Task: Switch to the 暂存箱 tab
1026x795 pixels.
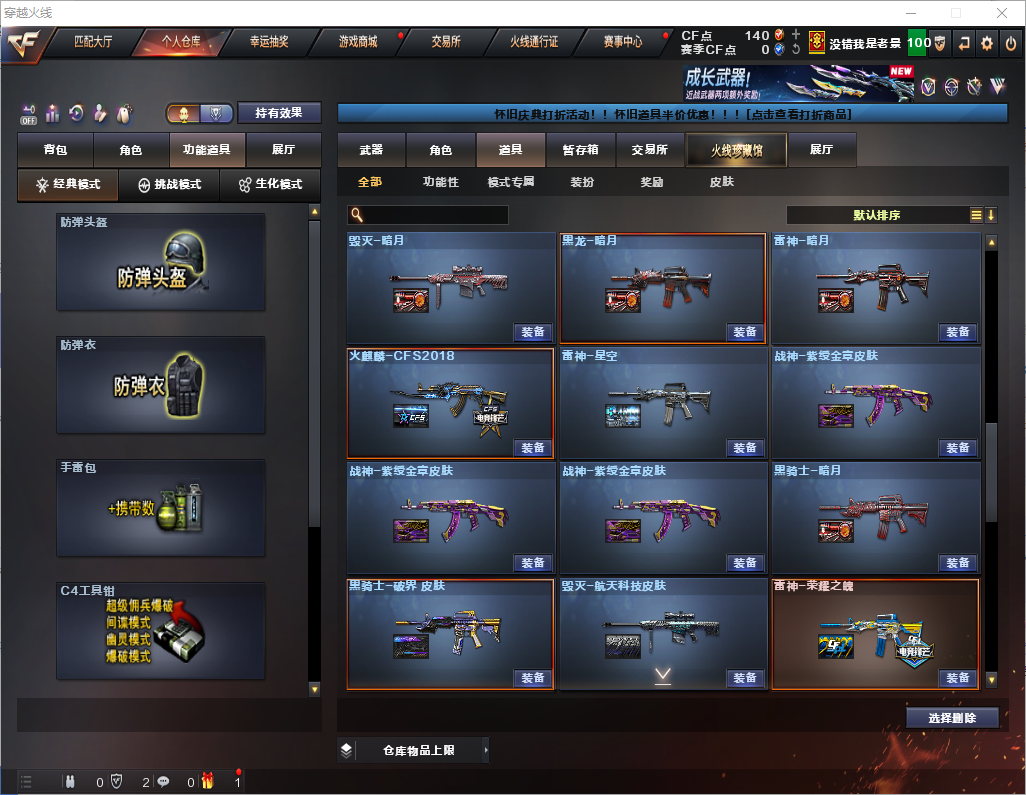Action: coord(580,150)
